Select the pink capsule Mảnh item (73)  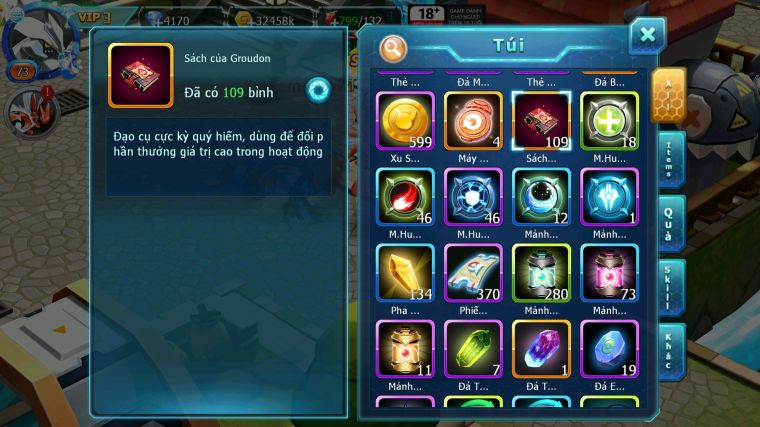pos(609,272)
